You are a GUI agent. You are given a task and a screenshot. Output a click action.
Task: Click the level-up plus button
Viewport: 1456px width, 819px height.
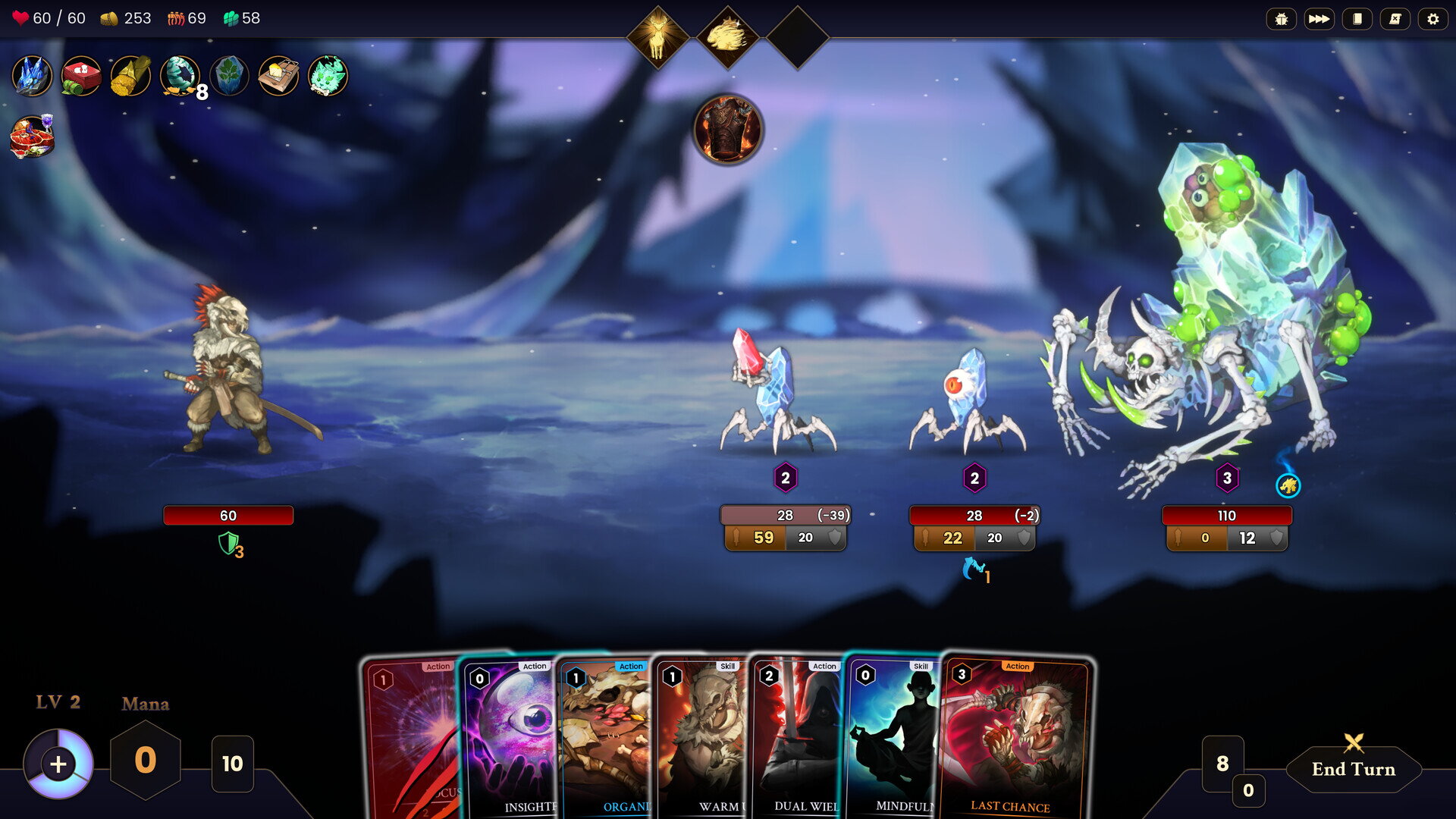[58, 764]
